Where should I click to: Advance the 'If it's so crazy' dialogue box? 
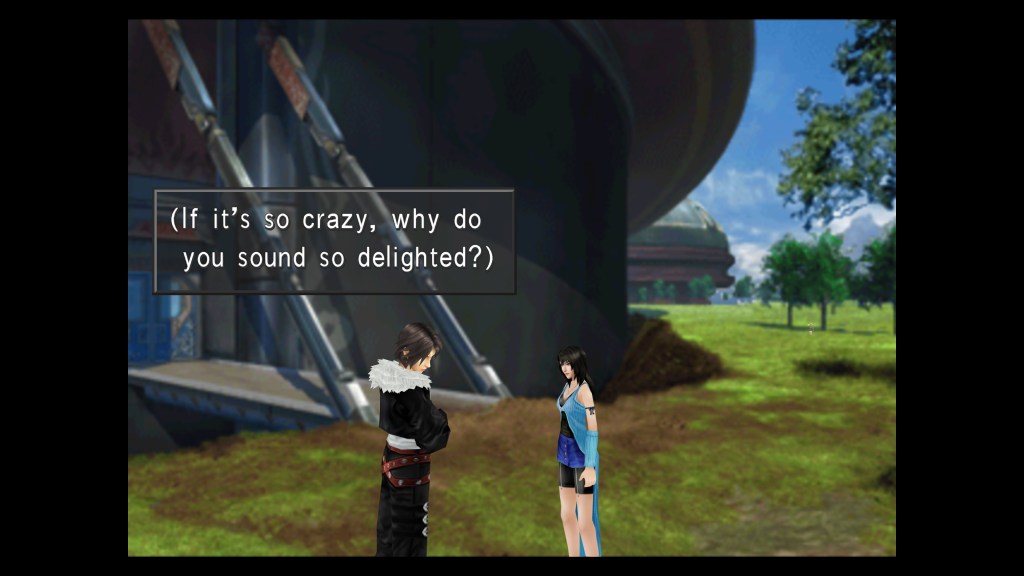(334, 241)
